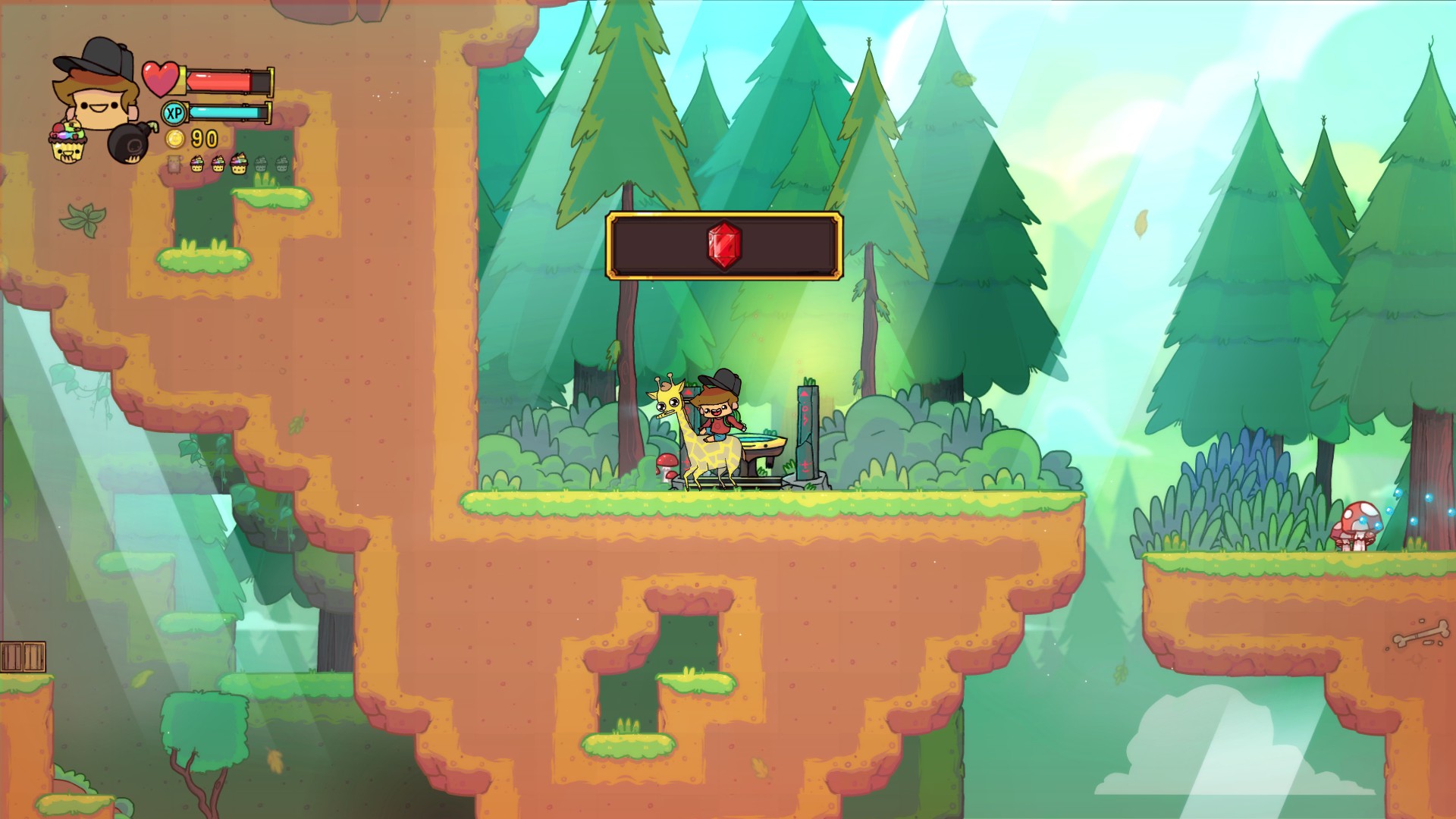Click the heart icon beside the health bar
Image resolution: width=1456 pixels, height=819 pixels.
click(161, 78)
